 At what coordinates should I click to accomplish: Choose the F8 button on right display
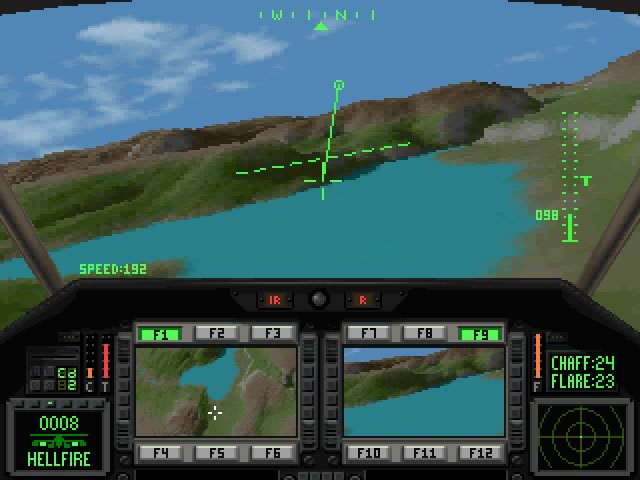425,334
